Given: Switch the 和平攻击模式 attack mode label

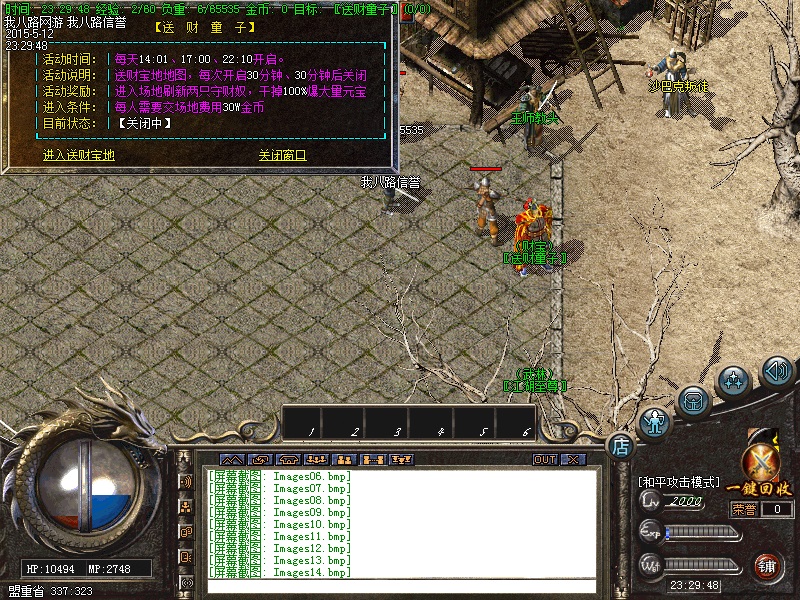Looking at the screenshot, I should click(x=678, y=482).
